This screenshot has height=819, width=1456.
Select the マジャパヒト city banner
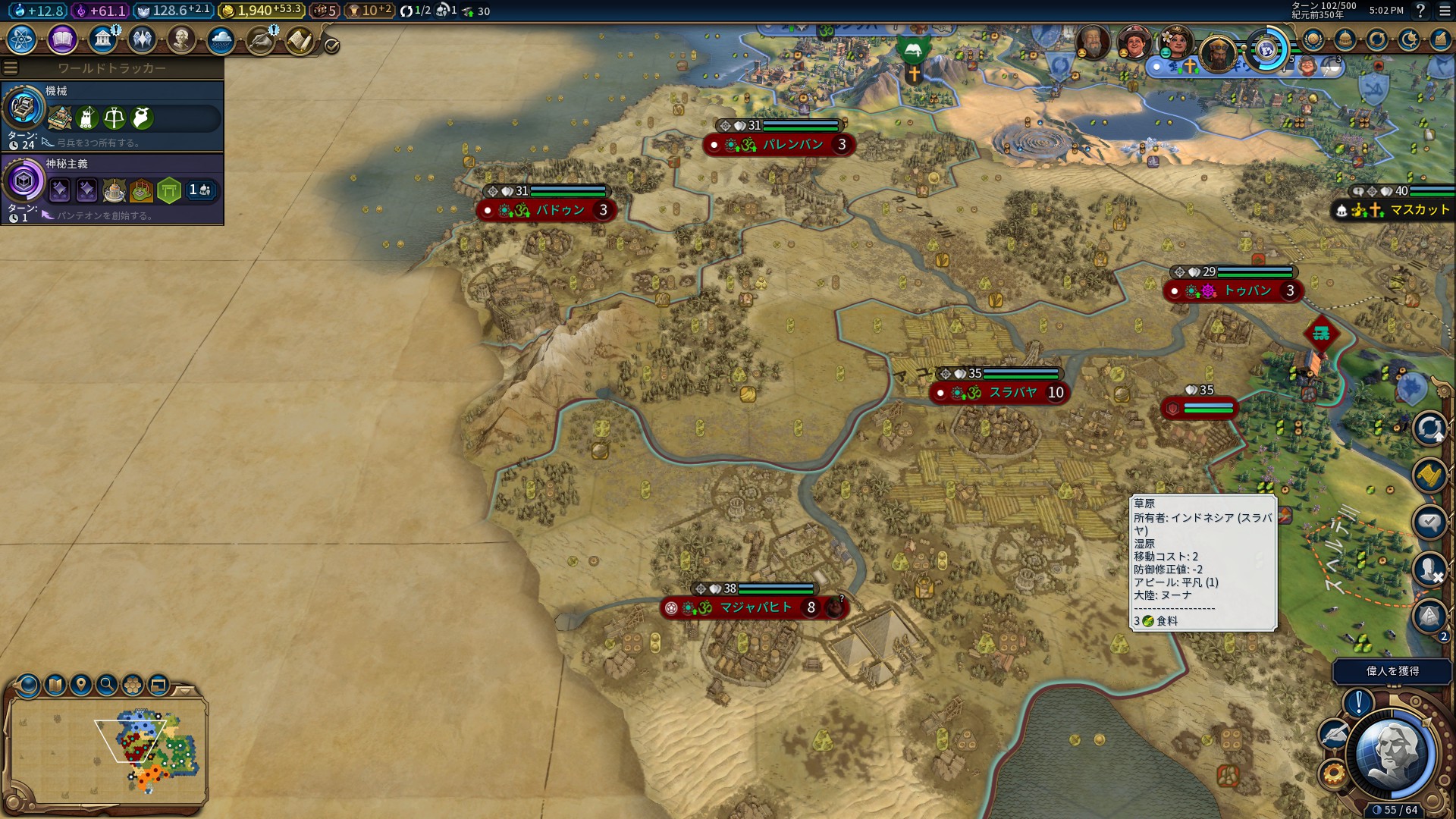747,607
